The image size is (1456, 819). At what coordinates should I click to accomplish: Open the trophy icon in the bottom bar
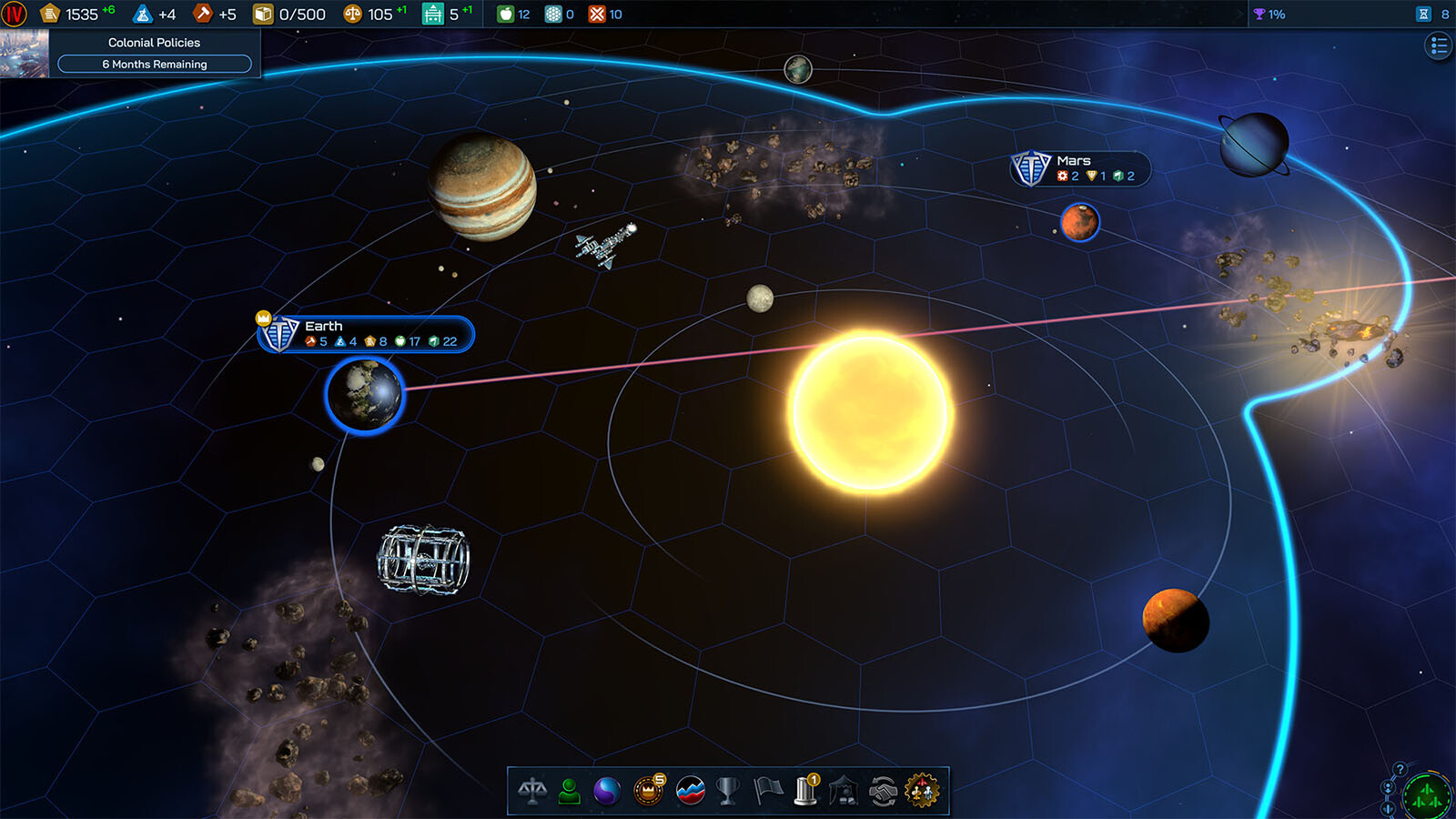point(728,791)
